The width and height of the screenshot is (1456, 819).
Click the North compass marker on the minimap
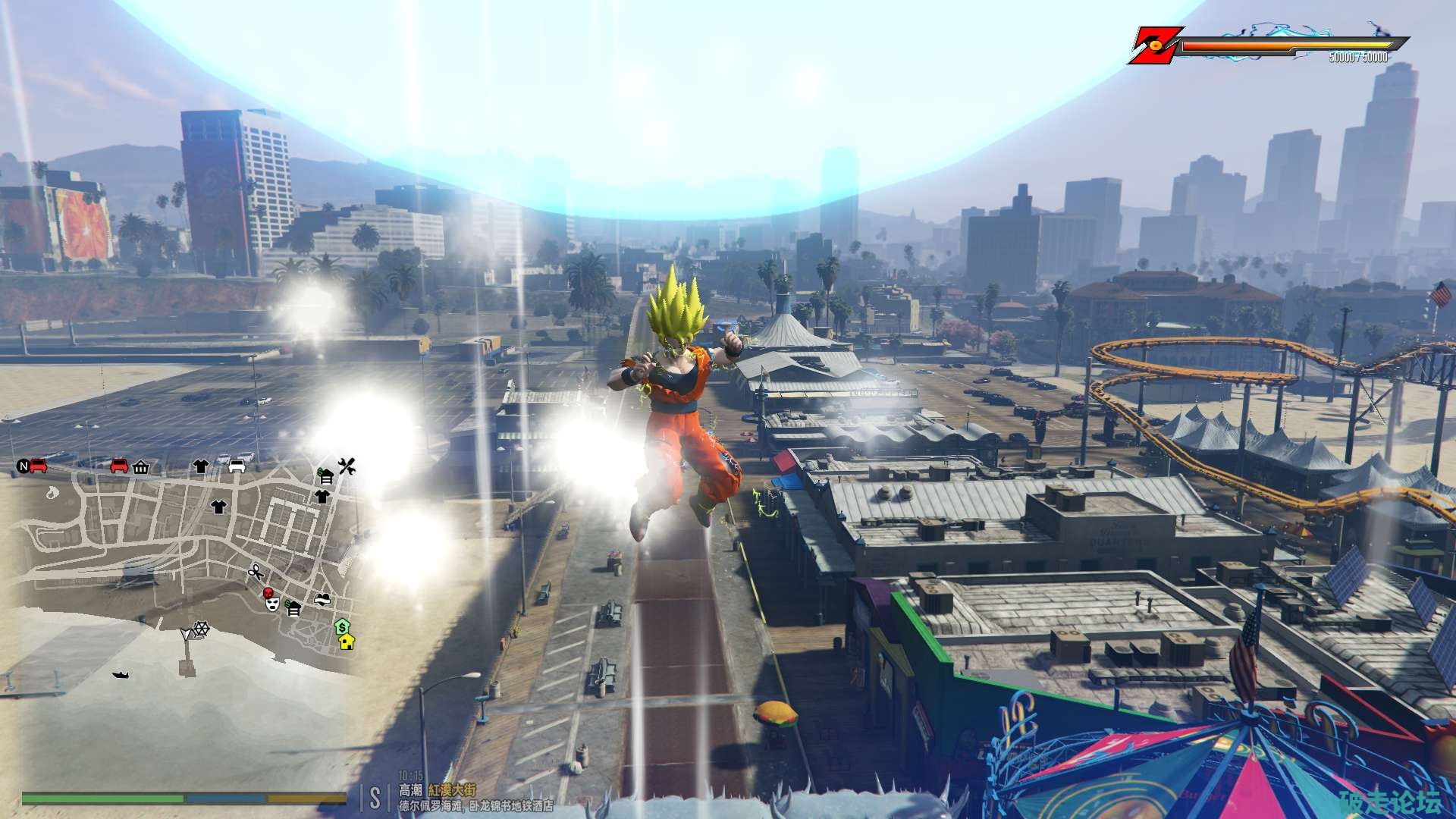tap(23, 466)
